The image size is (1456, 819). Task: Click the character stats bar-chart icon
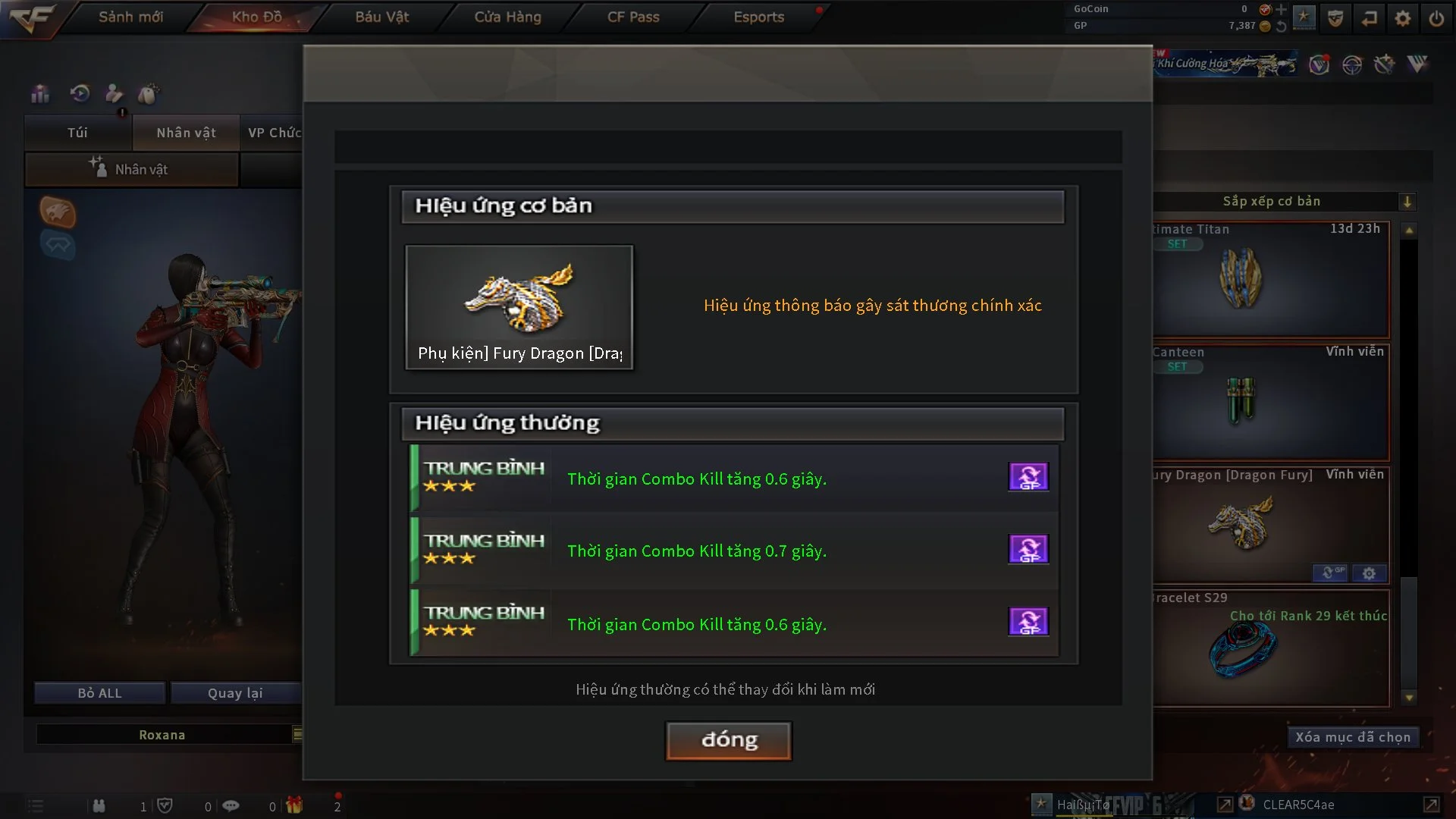(39, 93)
